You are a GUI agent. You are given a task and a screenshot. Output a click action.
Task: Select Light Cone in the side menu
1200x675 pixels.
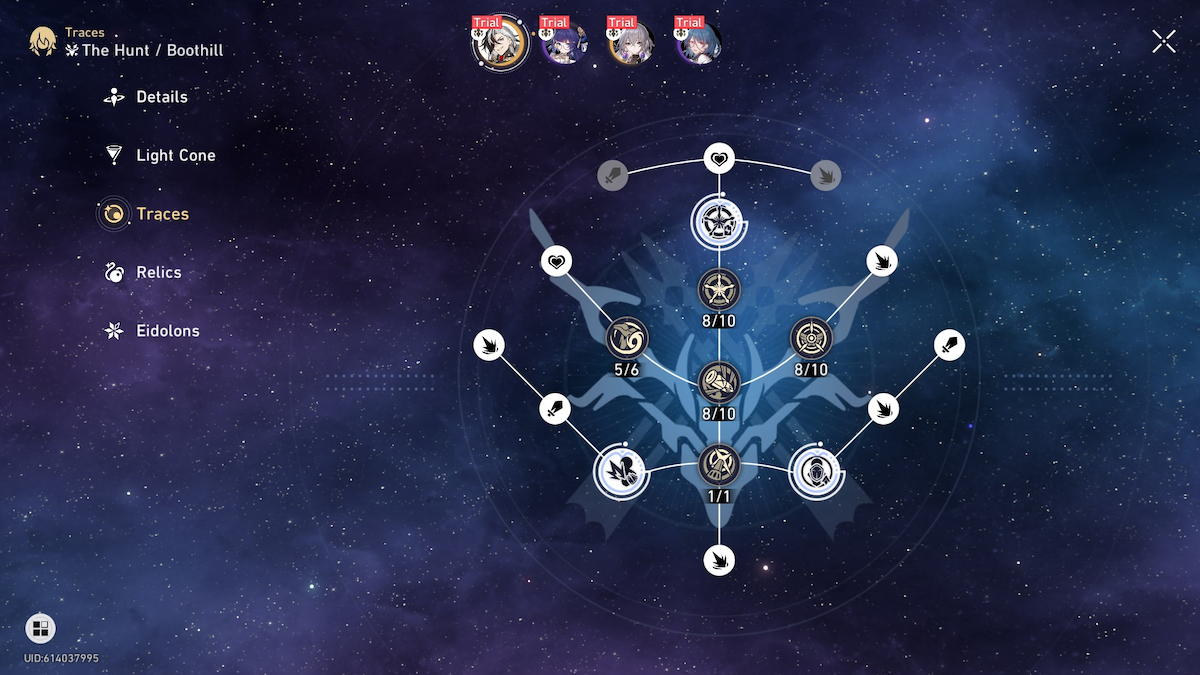point(175,155)
